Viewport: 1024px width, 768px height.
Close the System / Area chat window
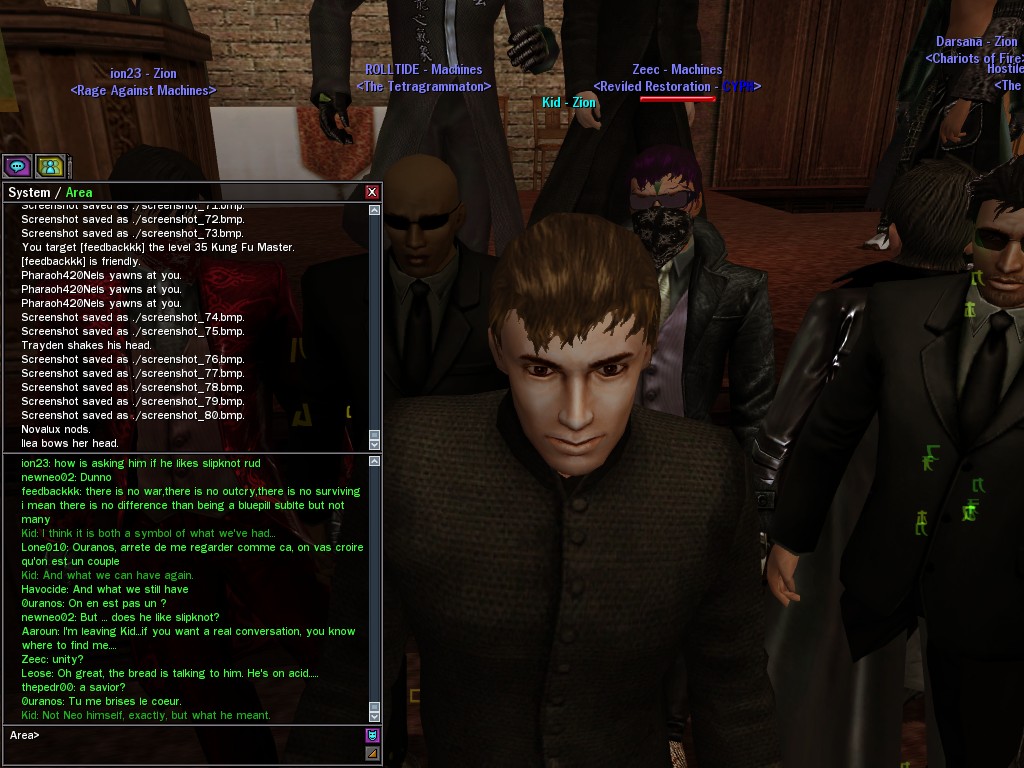pos(372,192)
